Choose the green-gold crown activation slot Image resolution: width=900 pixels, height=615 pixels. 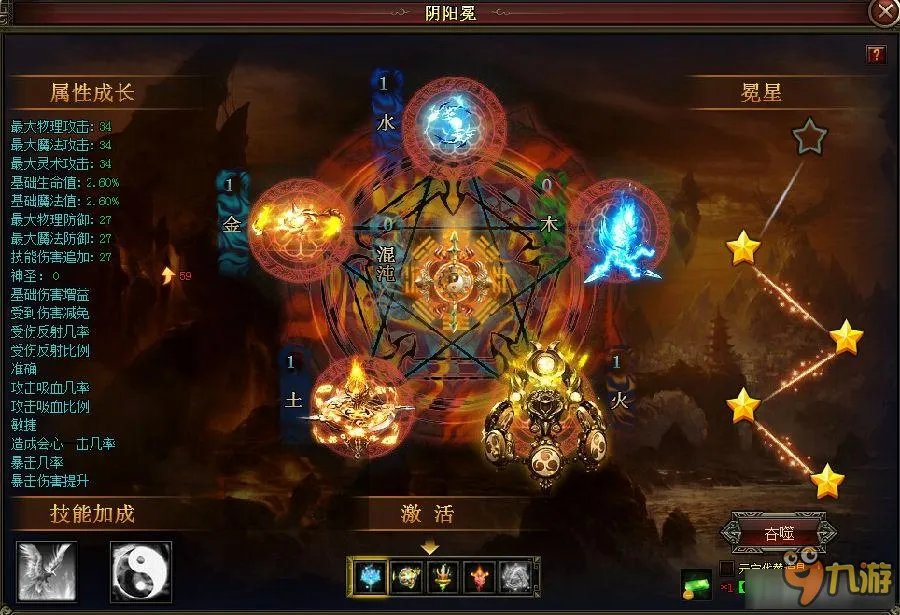click(x=446, y=577)
